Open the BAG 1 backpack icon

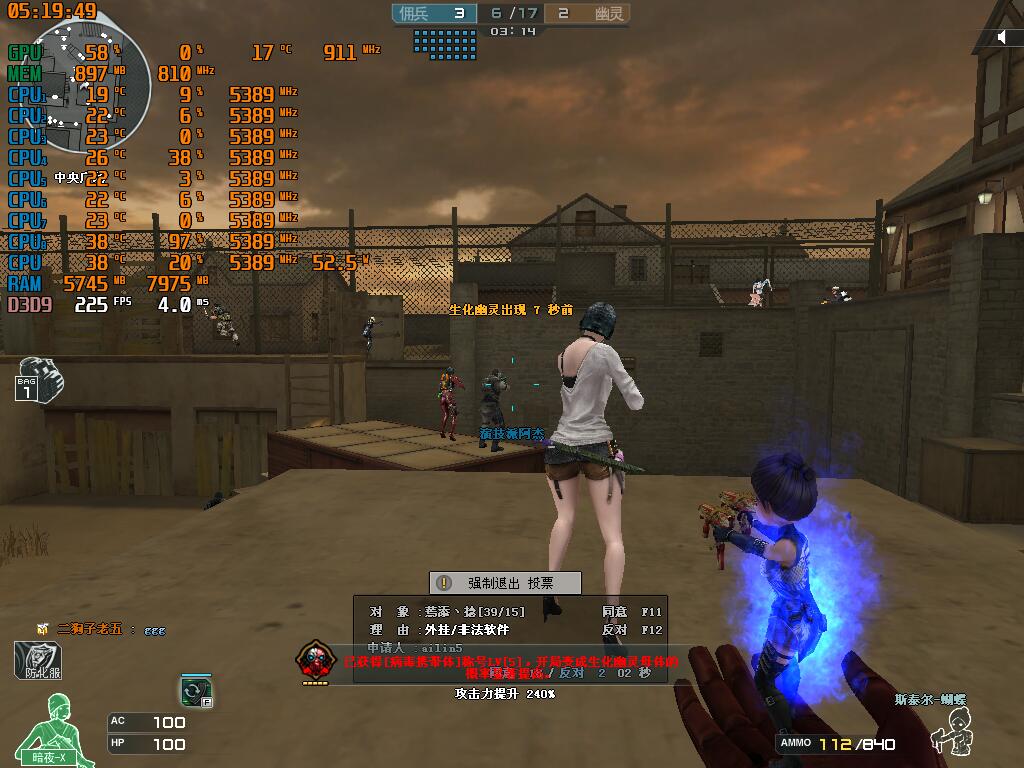(38, 378)
